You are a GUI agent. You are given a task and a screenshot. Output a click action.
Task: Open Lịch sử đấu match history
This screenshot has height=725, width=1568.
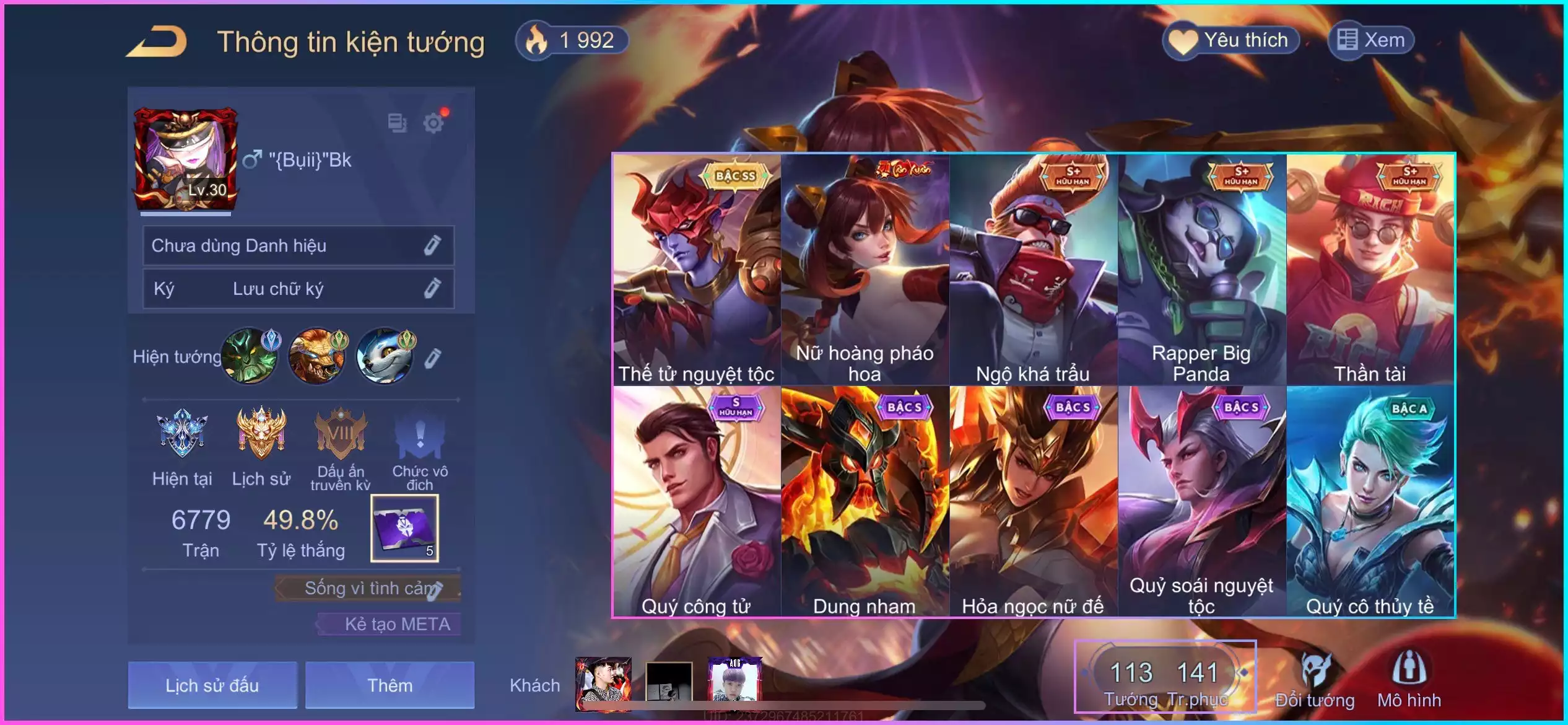pyautogui.click(x=212, y=685)
